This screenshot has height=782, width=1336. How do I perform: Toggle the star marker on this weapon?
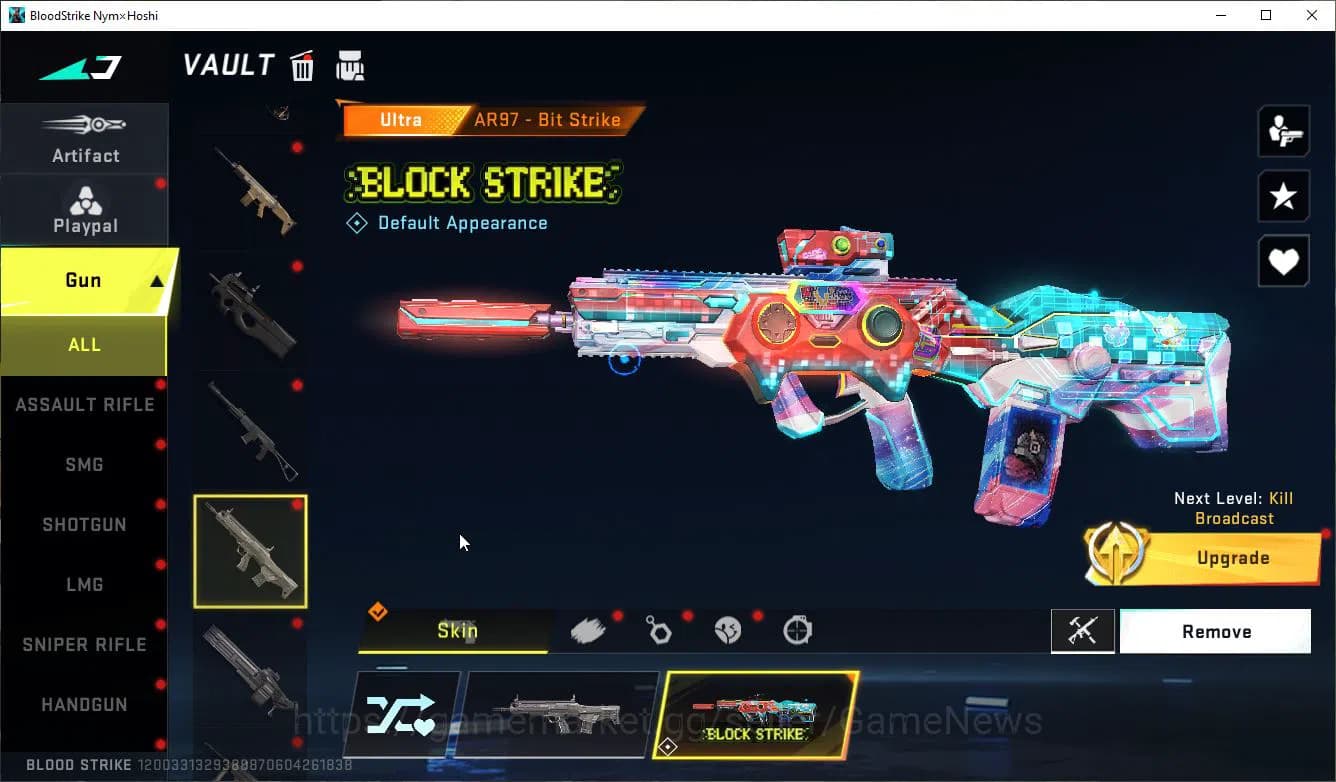coord(1283,196)
